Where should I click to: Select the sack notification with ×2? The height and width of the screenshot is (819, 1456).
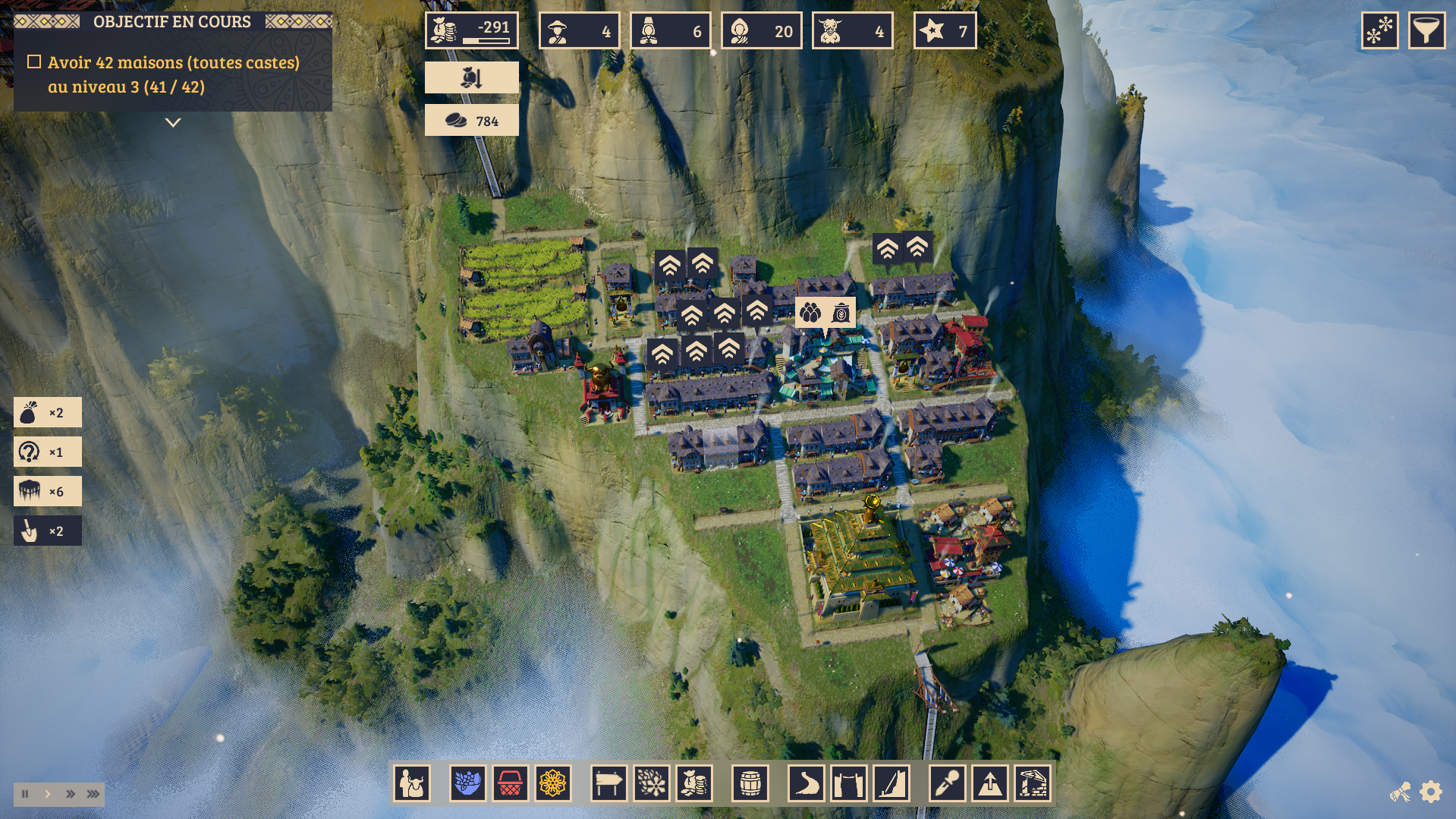[47, 413]
